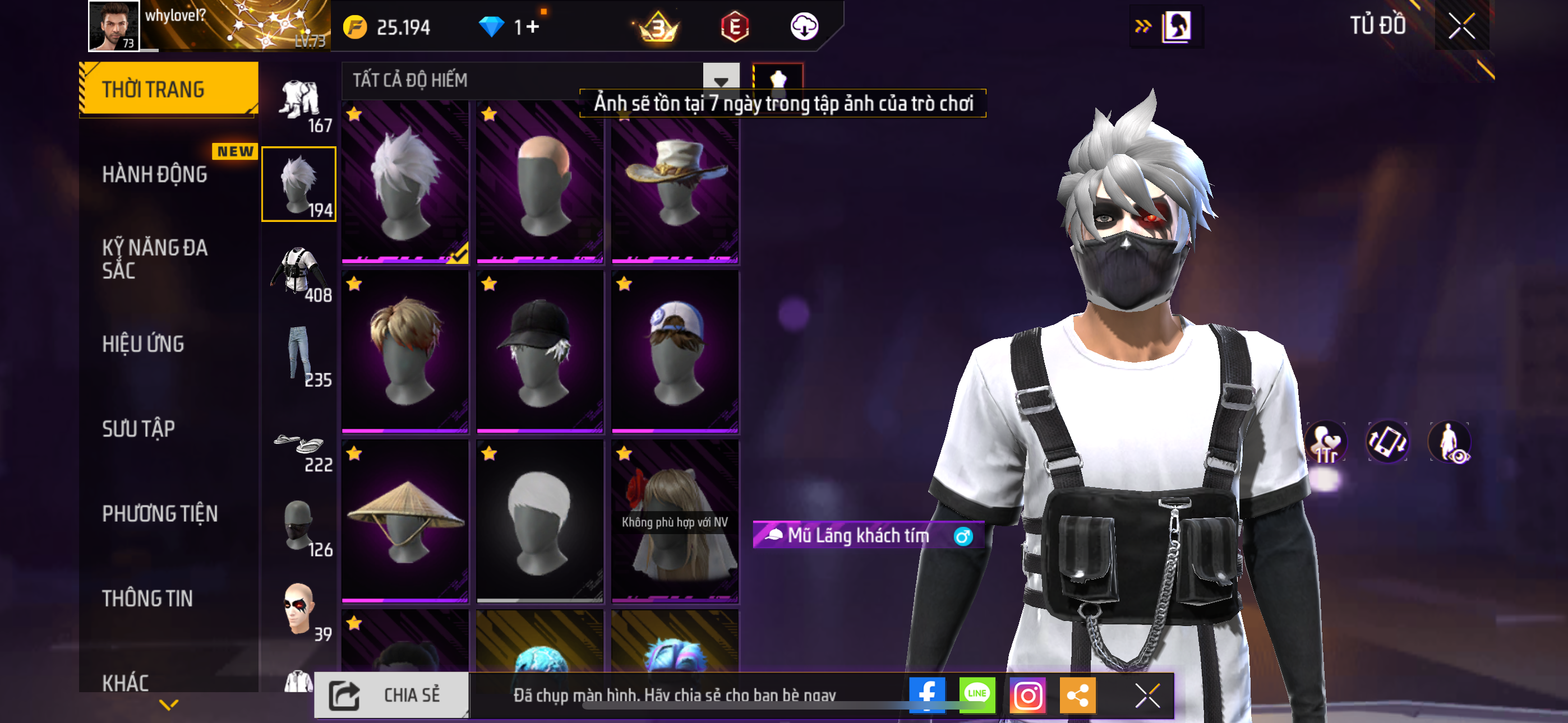Select the conical straw hat item

click(405, 522)
